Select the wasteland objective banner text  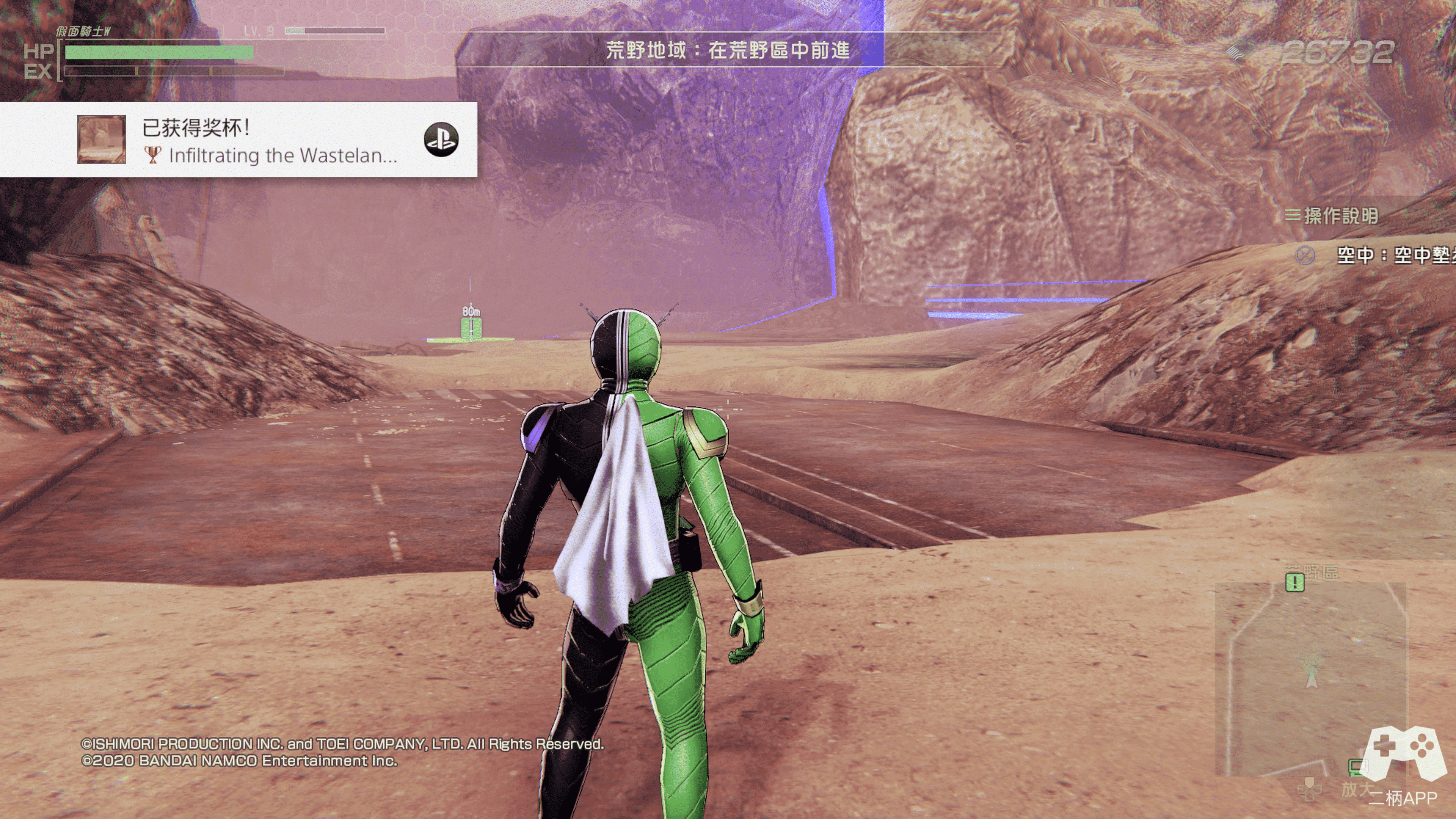(x=728, y=51)
